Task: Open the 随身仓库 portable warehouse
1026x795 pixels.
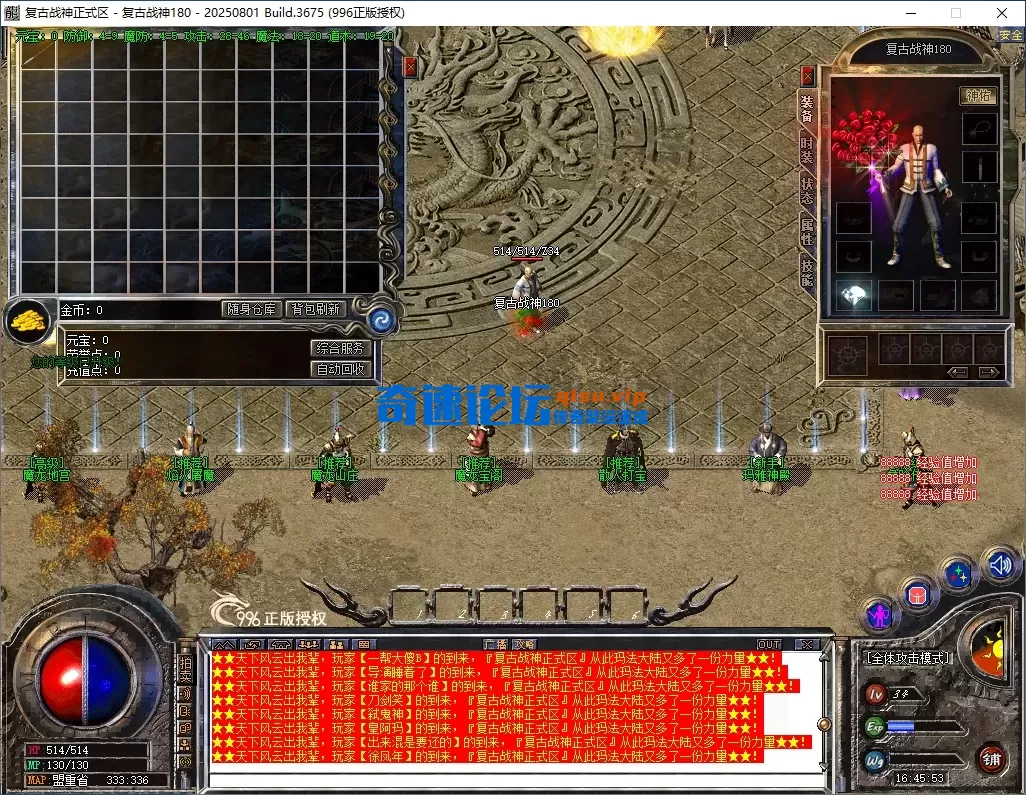Action: coord(250,310)
